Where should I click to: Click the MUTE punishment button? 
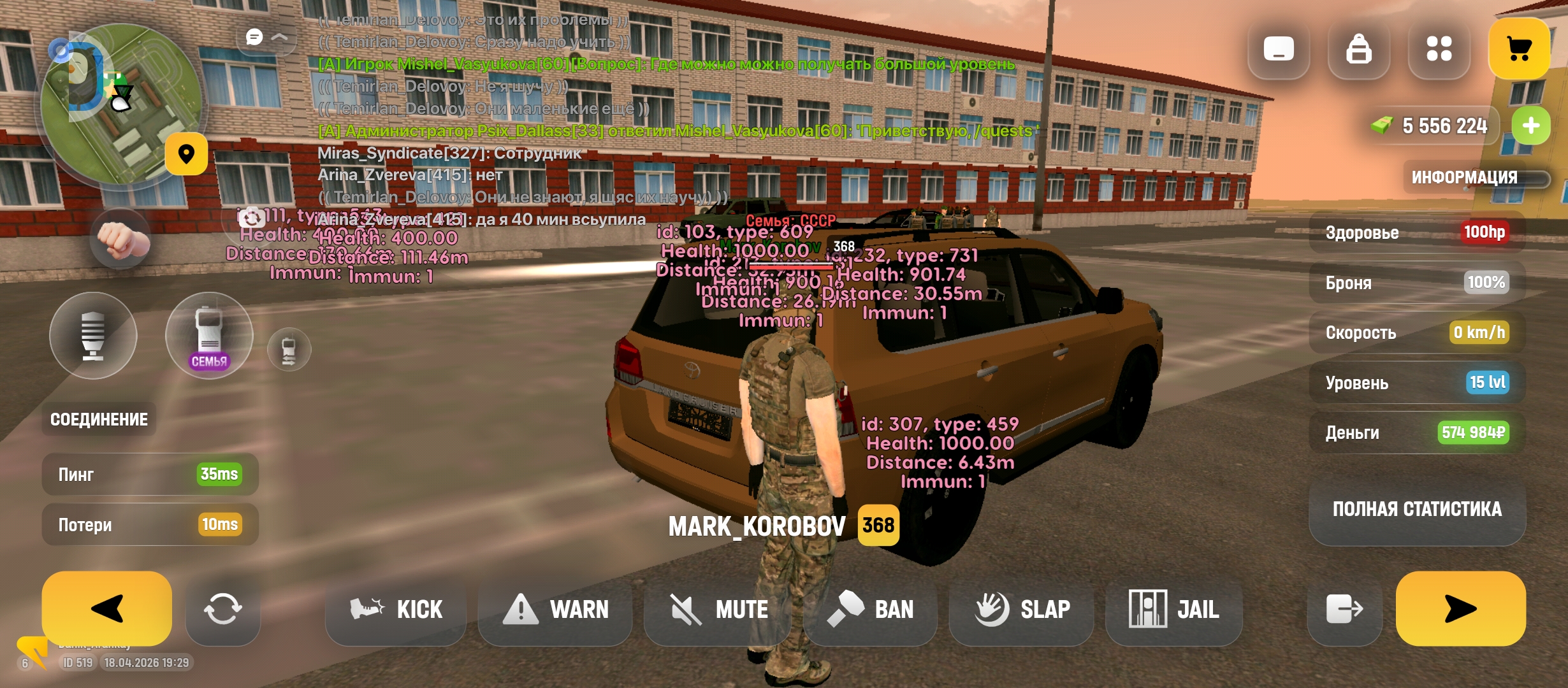point(718,610)
